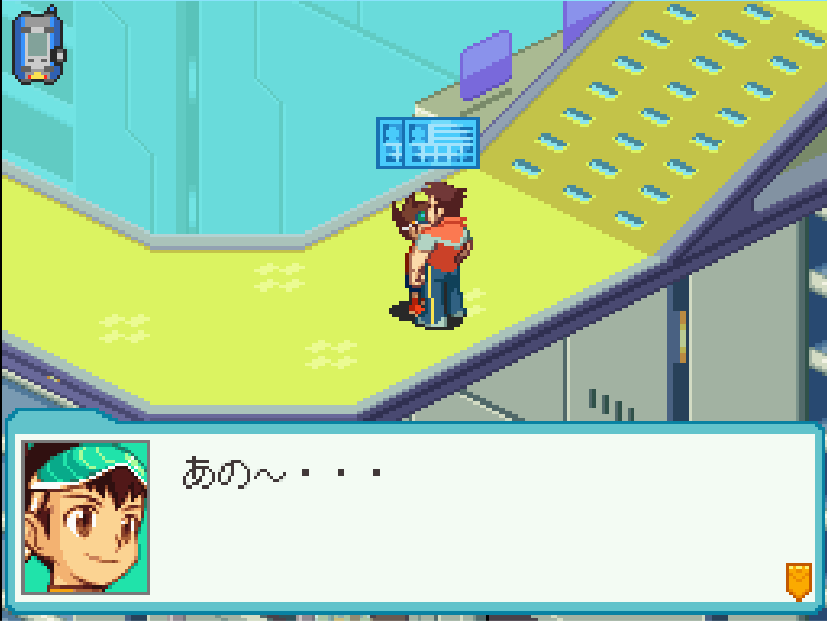Advance dialogue with the orange arrow
The image size is (827, 621).
[797, 580]
